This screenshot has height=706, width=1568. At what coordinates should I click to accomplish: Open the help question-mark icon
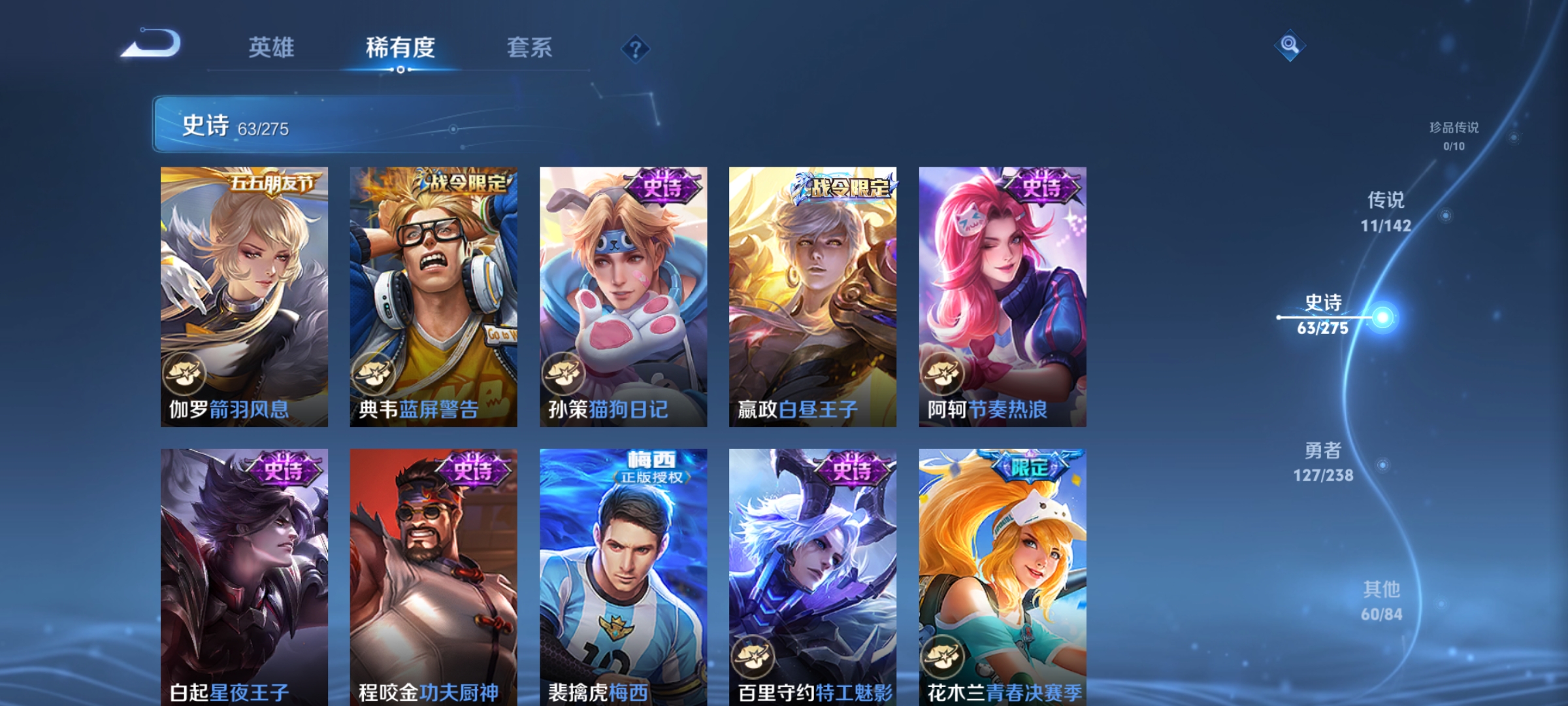[x=636, y=48]
